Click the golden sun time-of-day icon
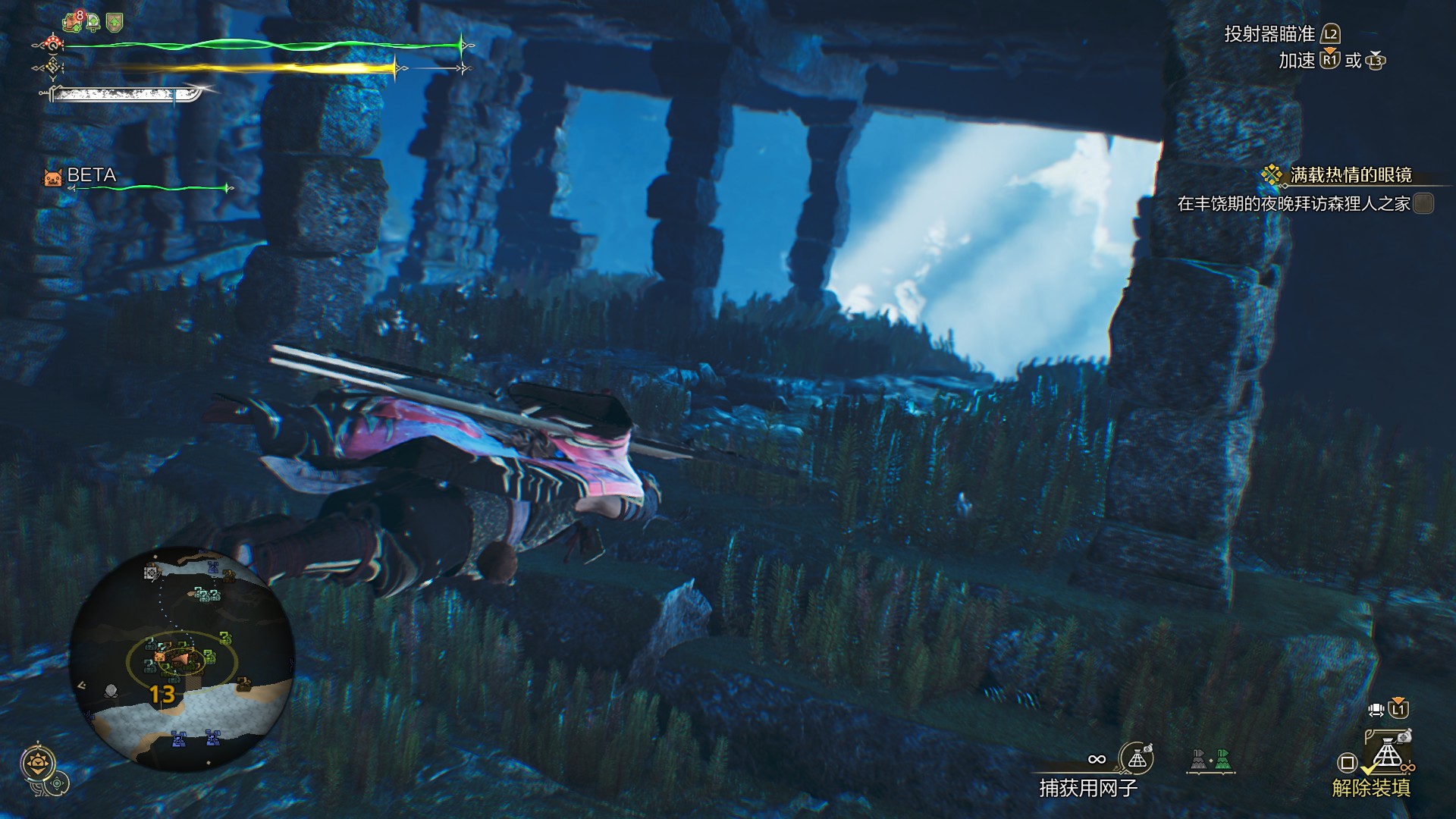Image resolution: width=1456 pixels, height=819 pixels. [x=37, y=762]
